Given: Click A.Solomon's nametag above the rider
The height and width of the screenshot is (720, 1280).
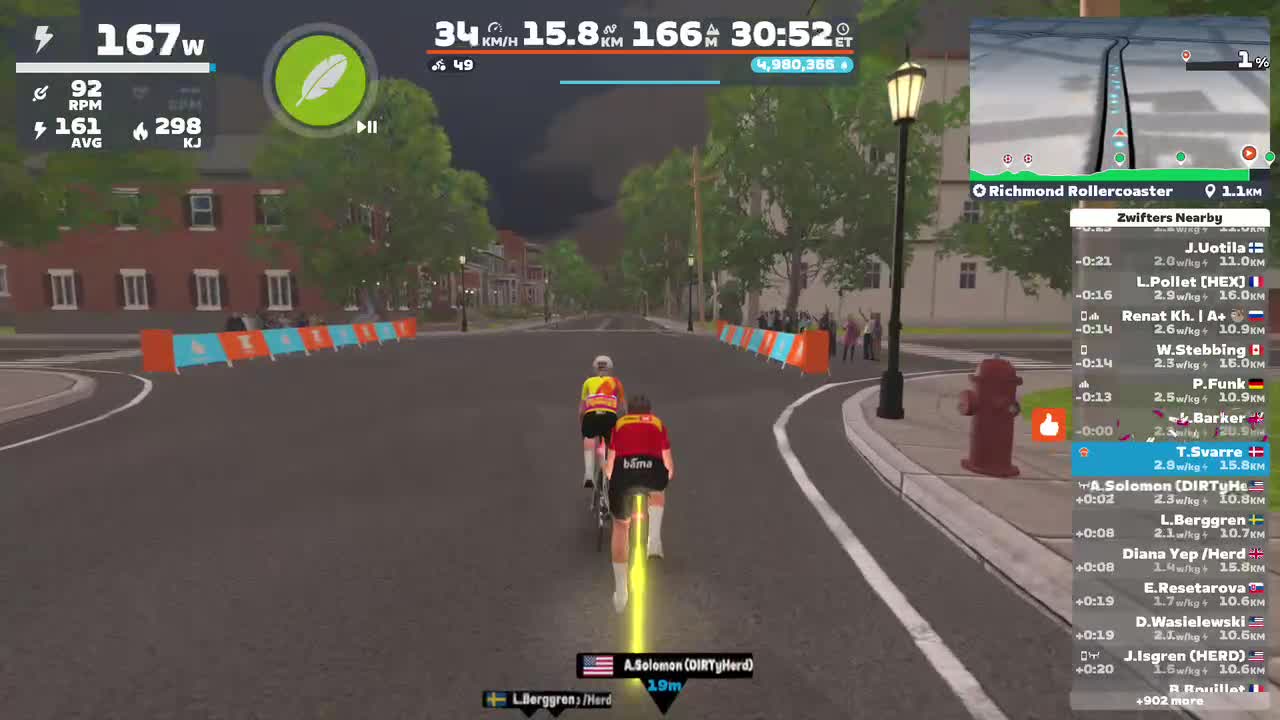Looking at the screenshot, I should tap(664, 665).
